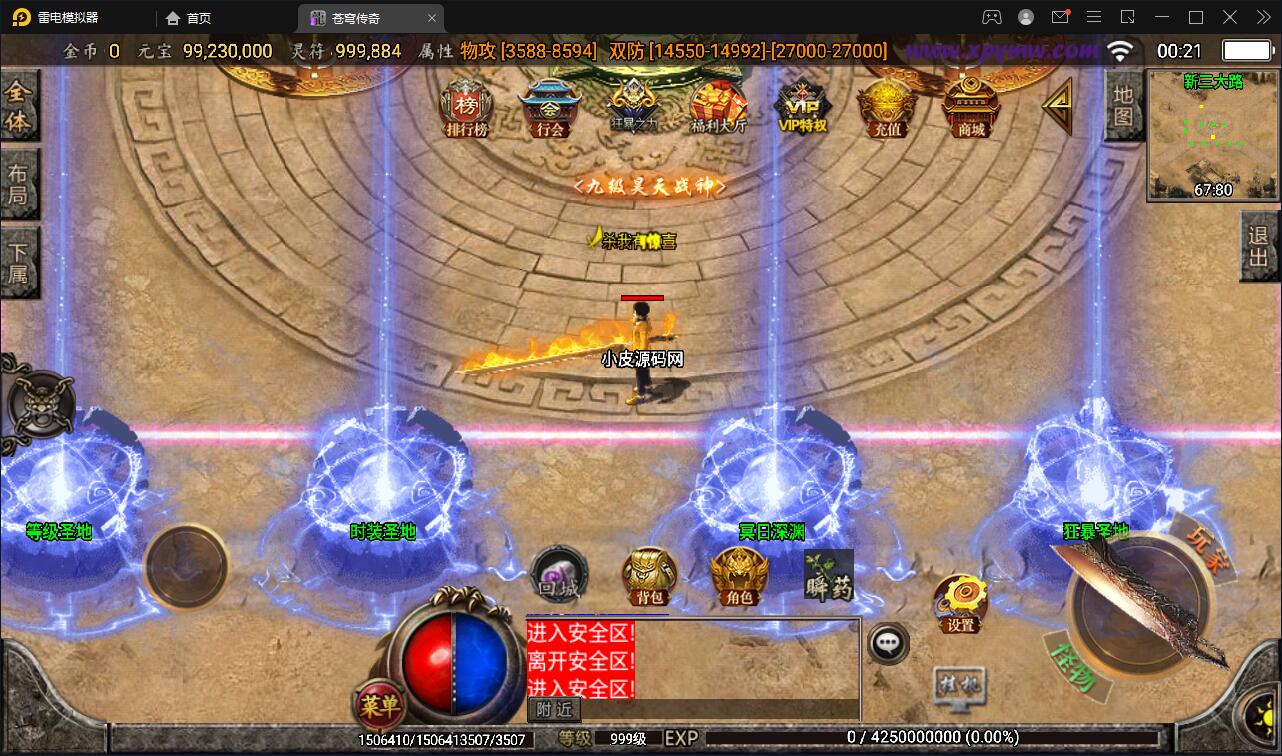Click the minimap of 新三大路
1282x756 pixels.
point(1212,135)
